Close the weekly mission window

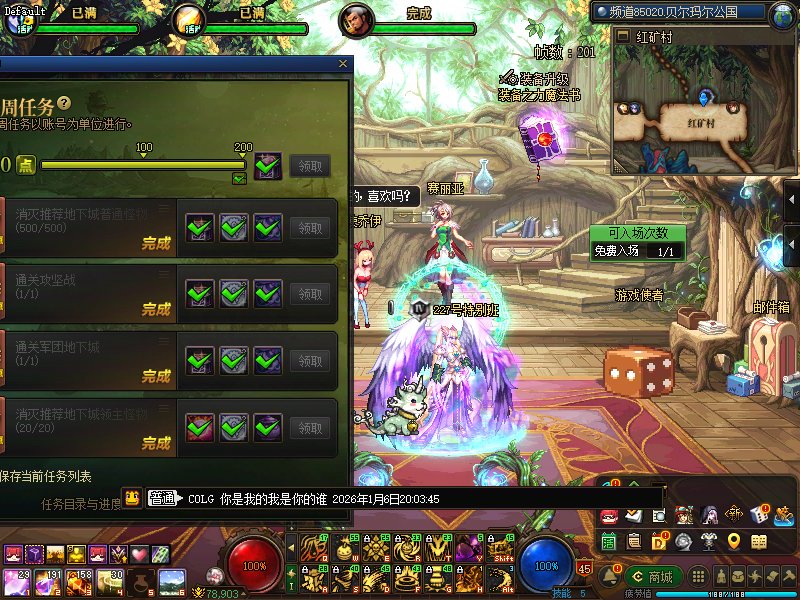tap(343, 63)
